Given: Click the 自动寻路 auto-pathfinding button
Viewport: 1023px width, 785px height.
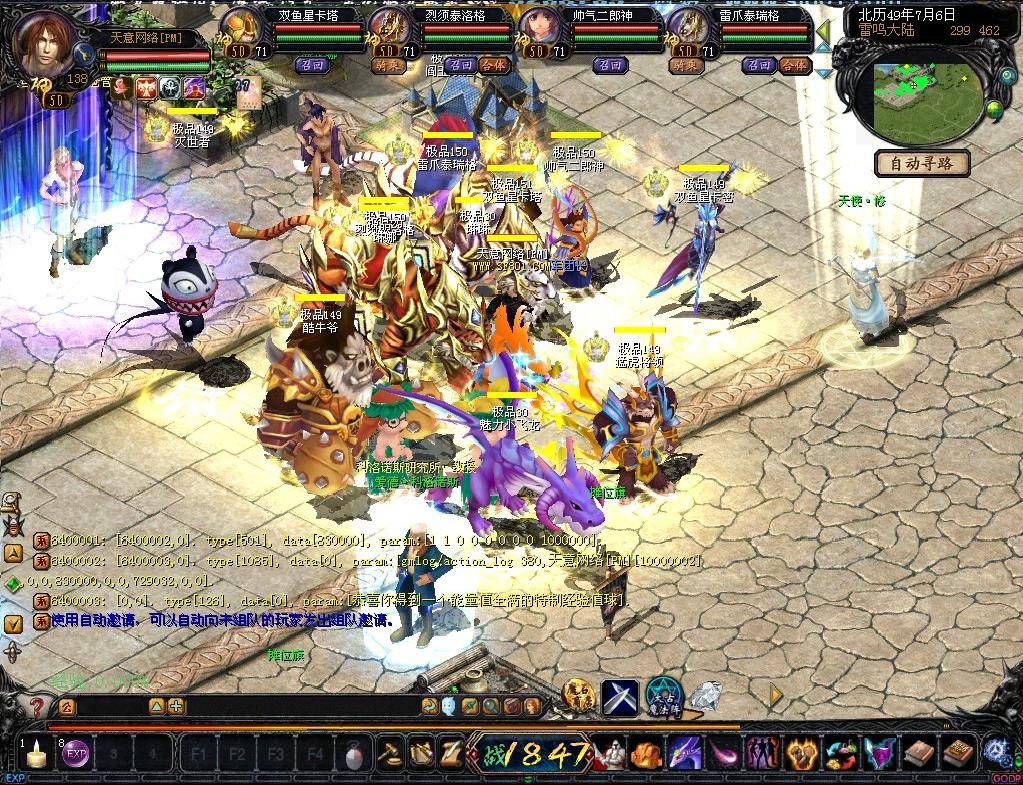Looking at the screenshot, I should pos(923,163).
